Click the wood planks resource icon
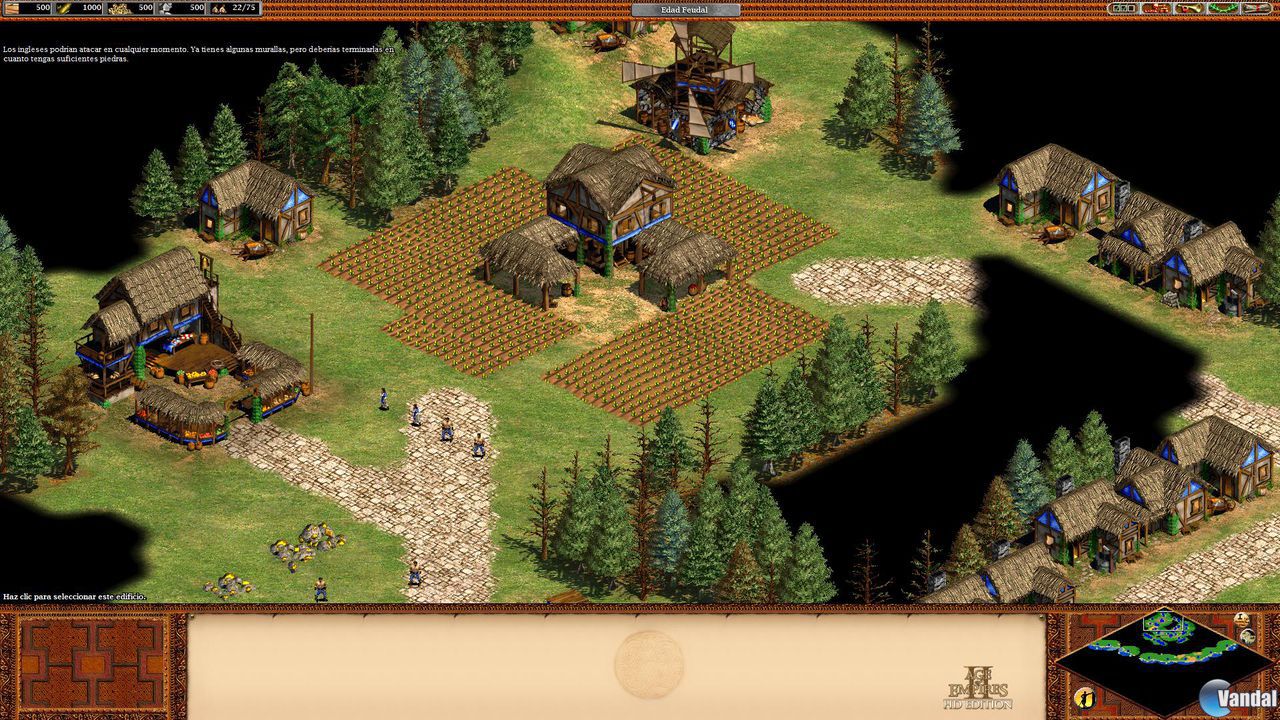This screenshot has width=1280, height=720. point(12,9)
